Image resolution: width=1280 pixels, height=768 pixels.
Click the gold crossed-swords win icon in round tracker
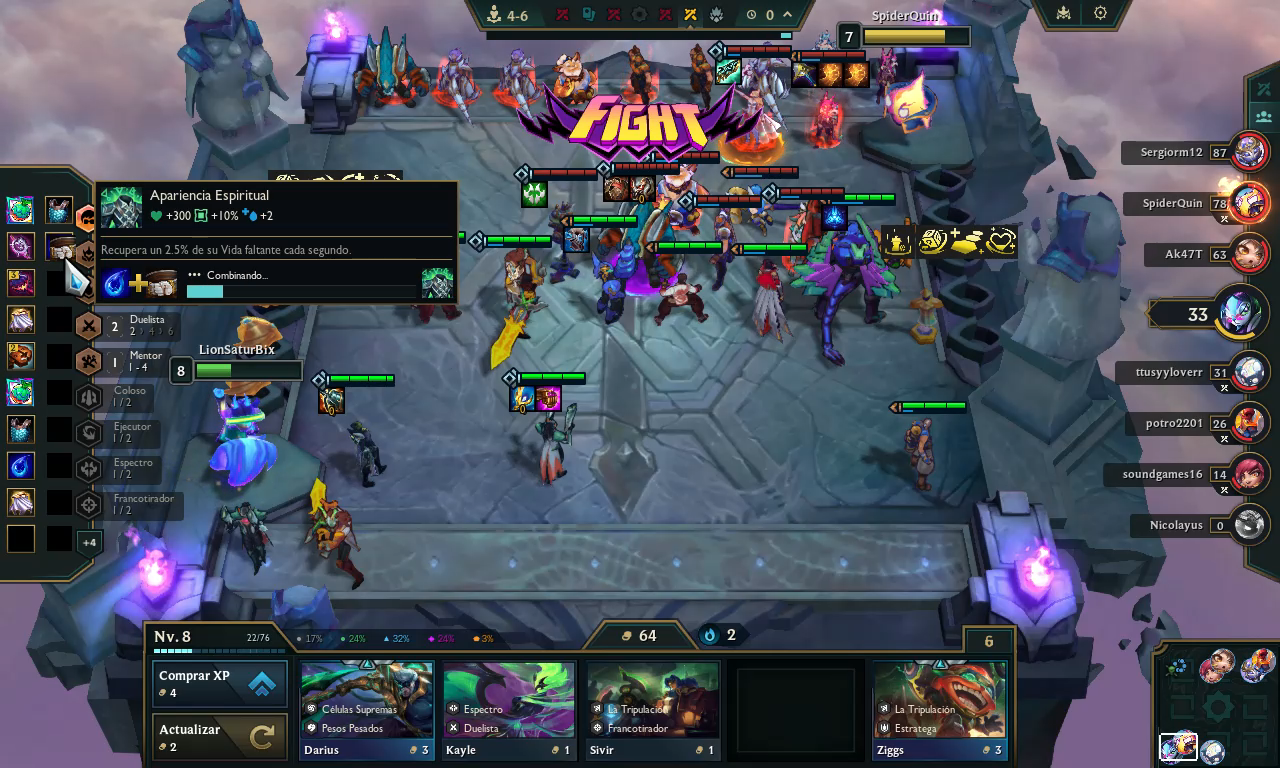pyautogui.click(x=690, y=15)
